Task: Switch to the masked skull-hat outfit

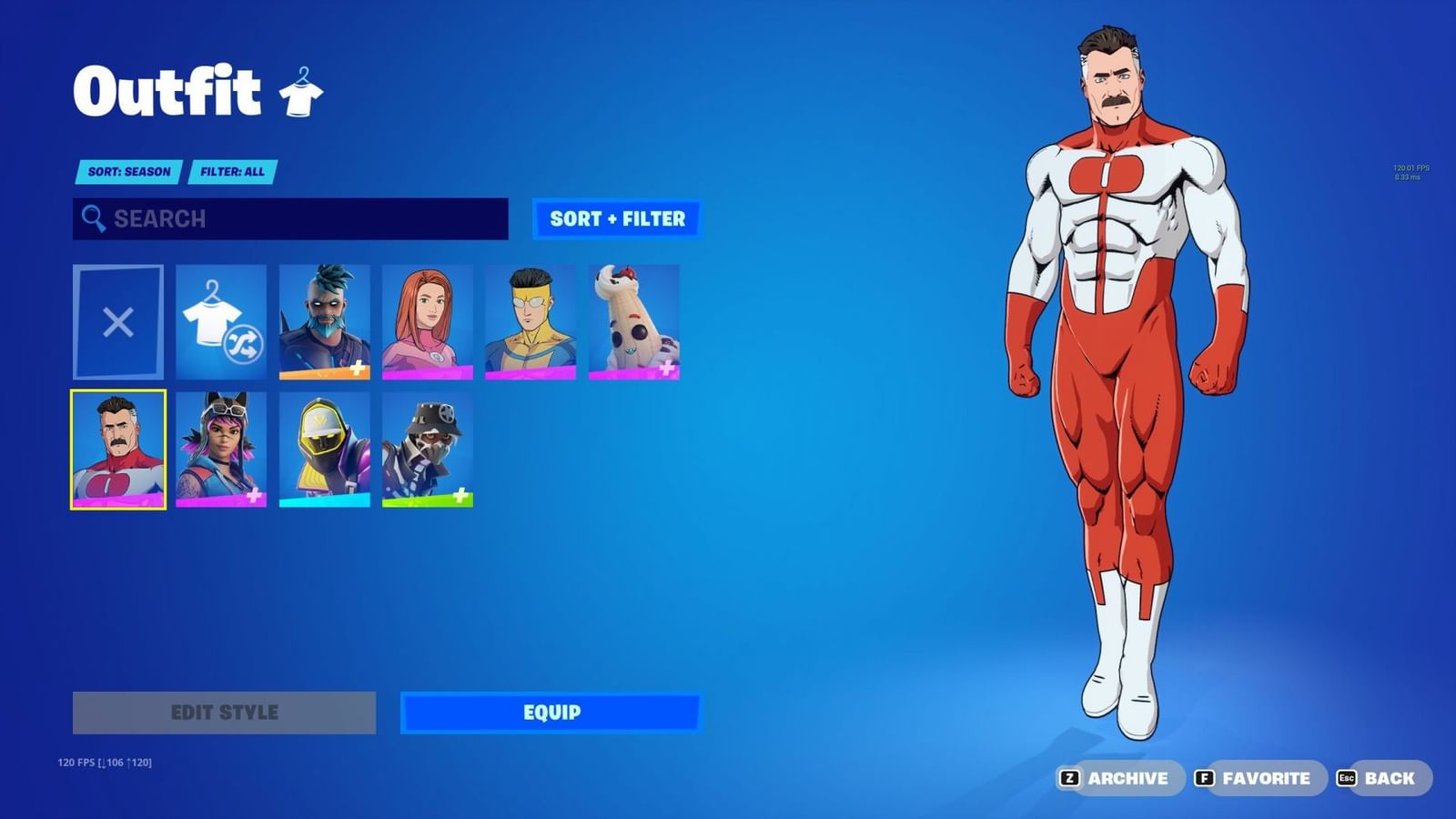Action: [428, 450]
